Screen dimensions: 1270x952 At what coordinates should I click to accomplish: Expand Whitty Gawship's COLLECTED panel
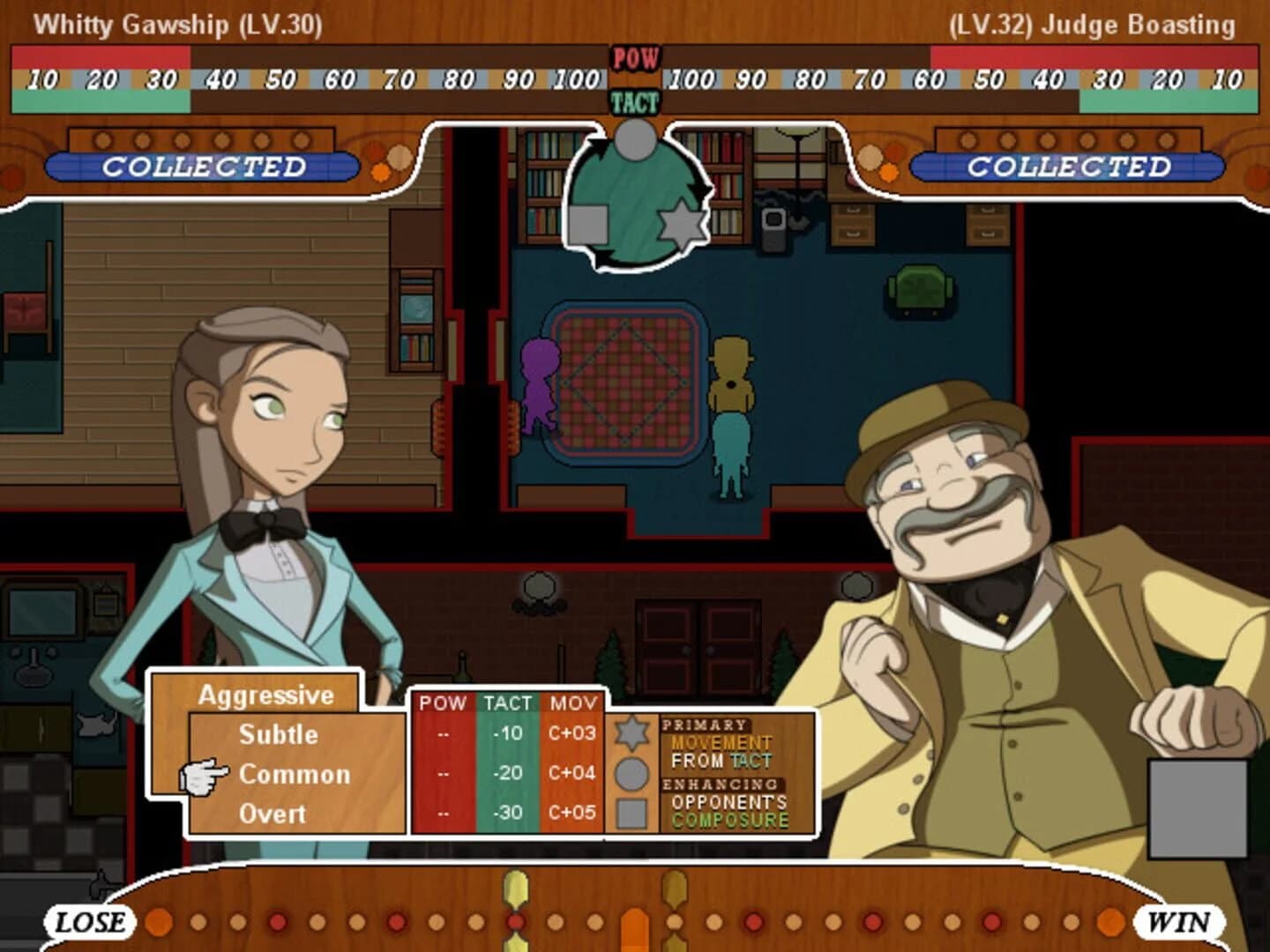(205, 164)
